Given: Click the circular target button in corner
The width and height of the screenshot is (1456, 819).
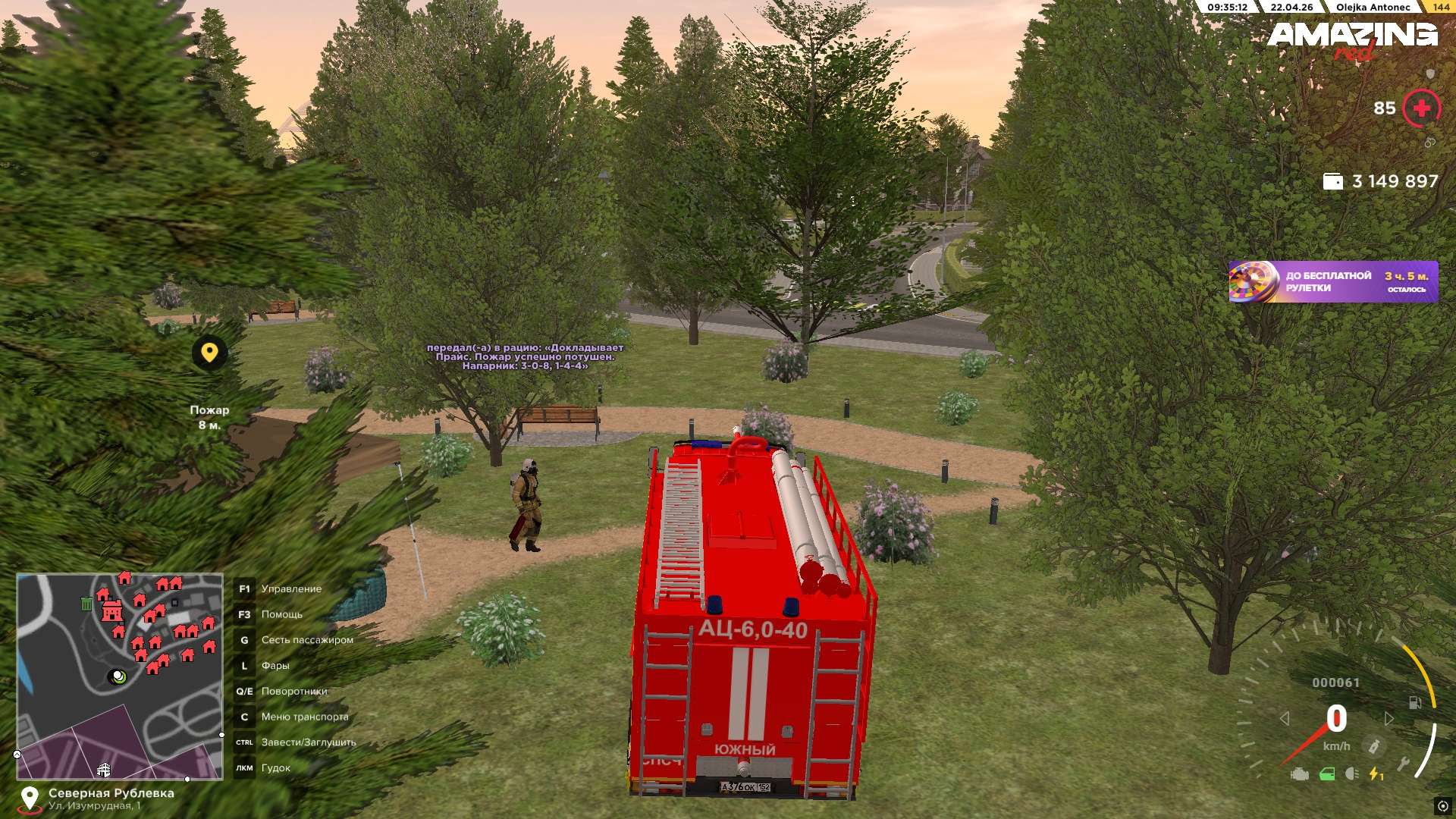Looking at the screenshot, I should pyautogui.click(x=1442, y=805).
